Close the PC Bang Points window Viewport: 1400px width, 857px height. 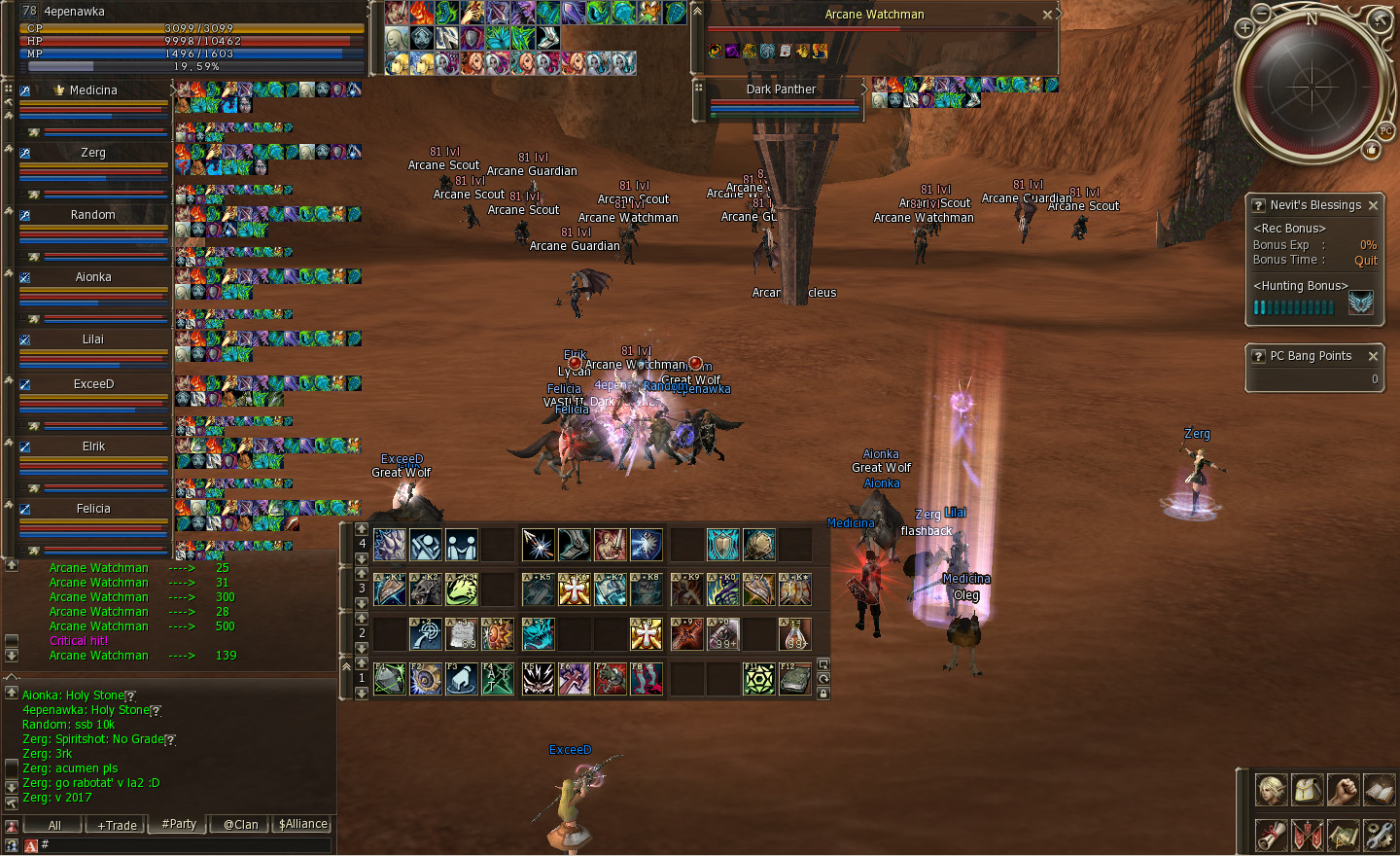pyautogui.click(x=1373, y=356)
